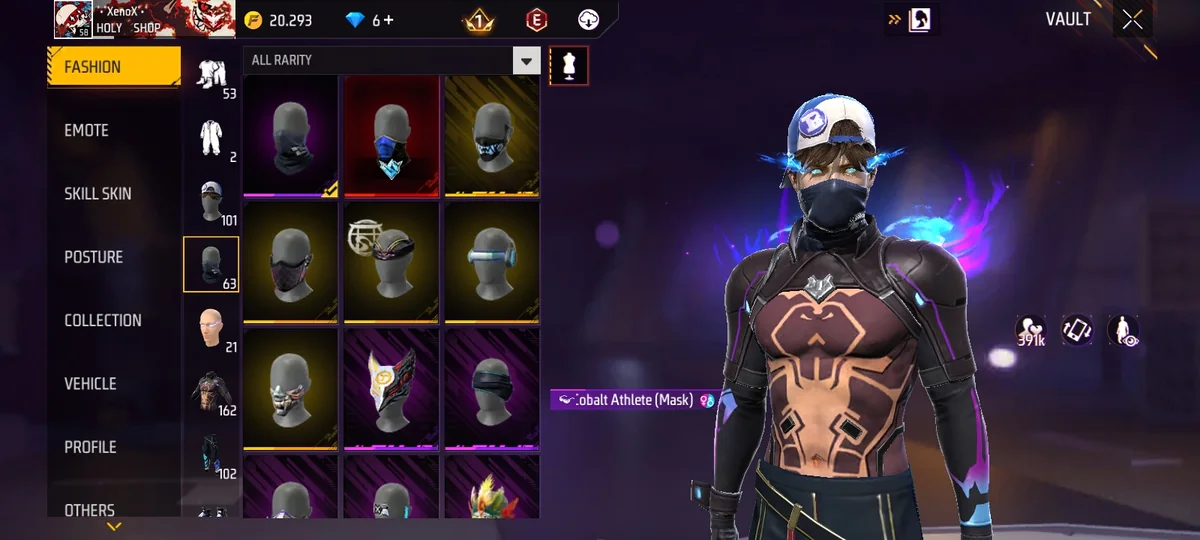
Task: Select the blue mask on red background
Action: (391, 136)
